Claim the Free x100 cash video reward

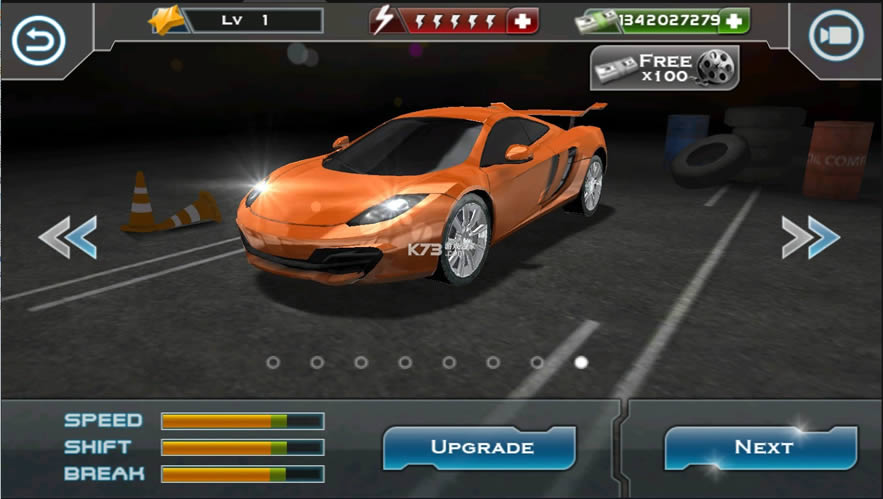point(664,68)
